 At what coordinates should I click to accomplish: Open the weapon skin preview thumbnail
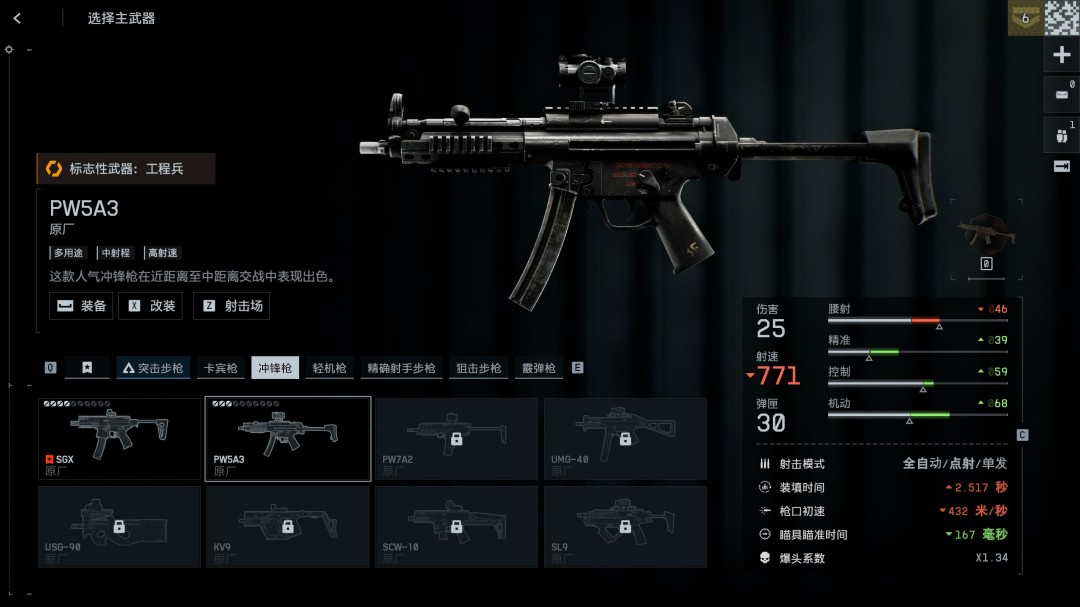pos(985,230)
